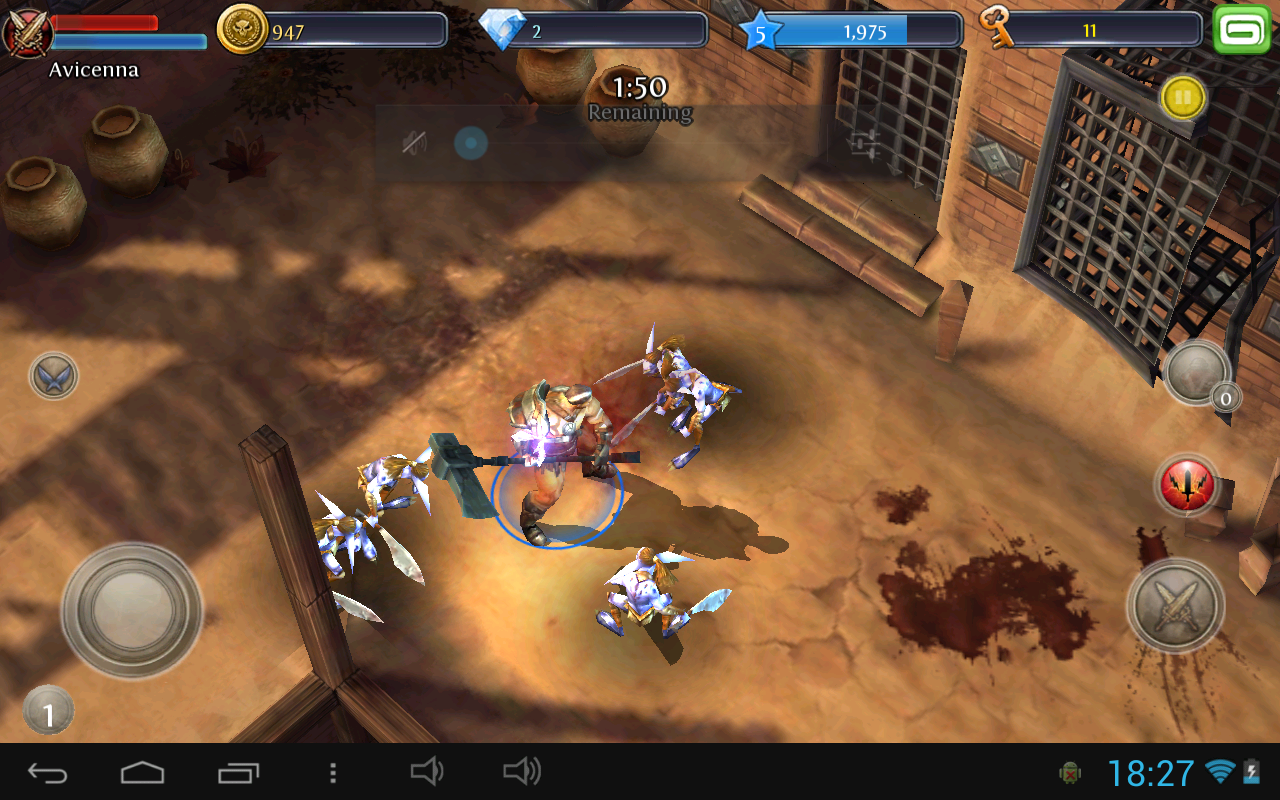Image resolution: width=1280 pixels, height=800 pixels.
Task: Open Avicenna's character portrait
Action: tap(27, 32)
